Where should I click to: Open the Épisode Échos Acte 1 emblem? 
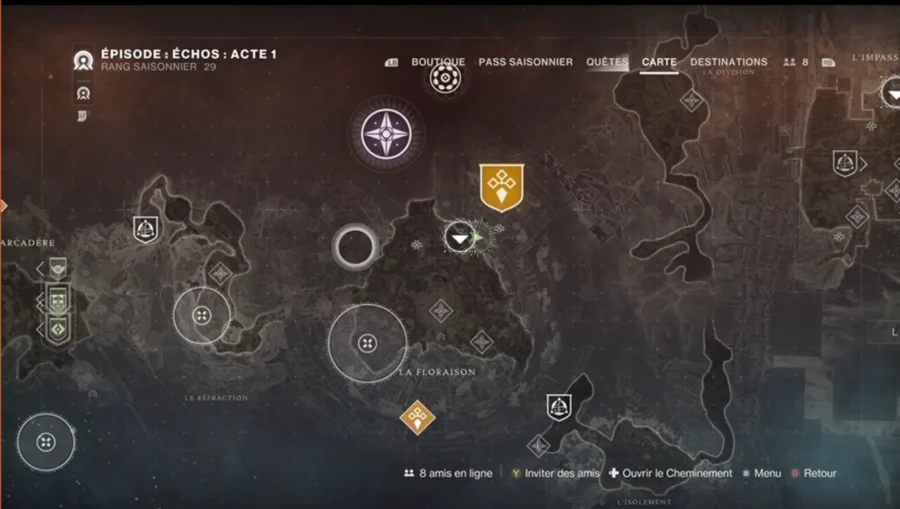(84, 60)
